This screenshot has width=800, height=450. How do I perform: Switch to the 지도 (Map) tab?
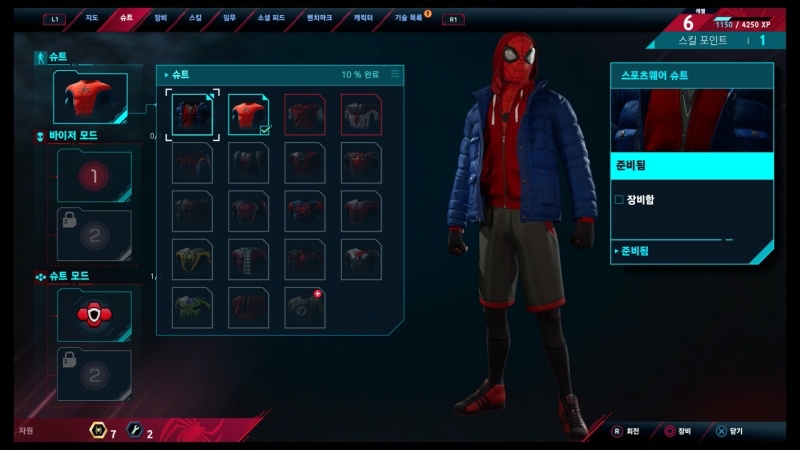(x=91, y=18)
